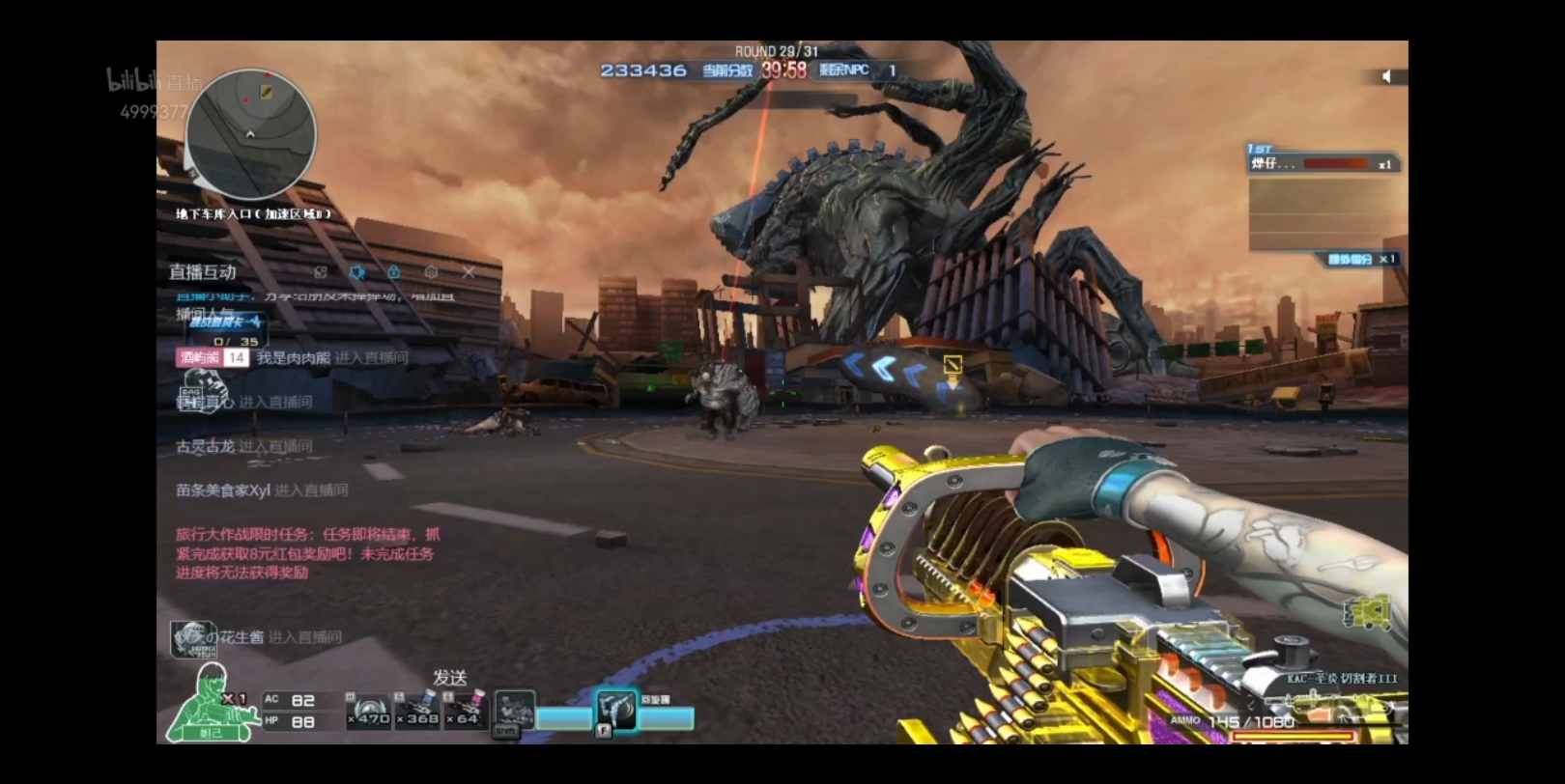Toggle the chat panel lock icon

(394, 272)
